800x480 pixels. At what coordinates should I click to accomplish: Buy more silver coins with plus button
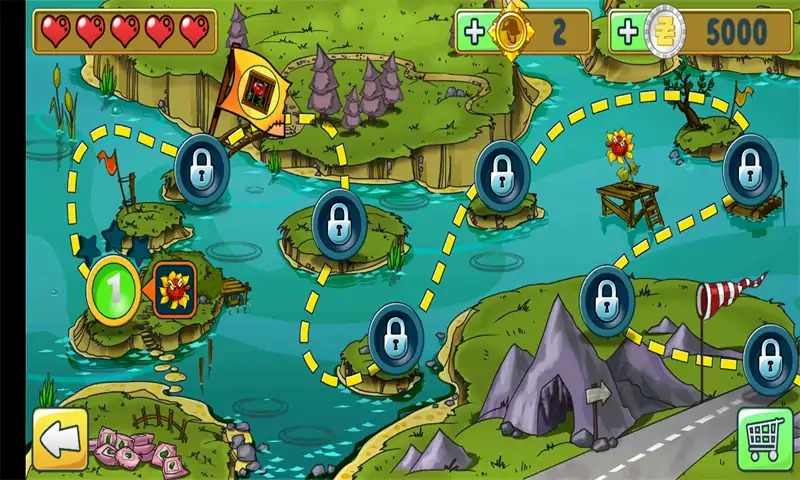click(x=628, y=31)
